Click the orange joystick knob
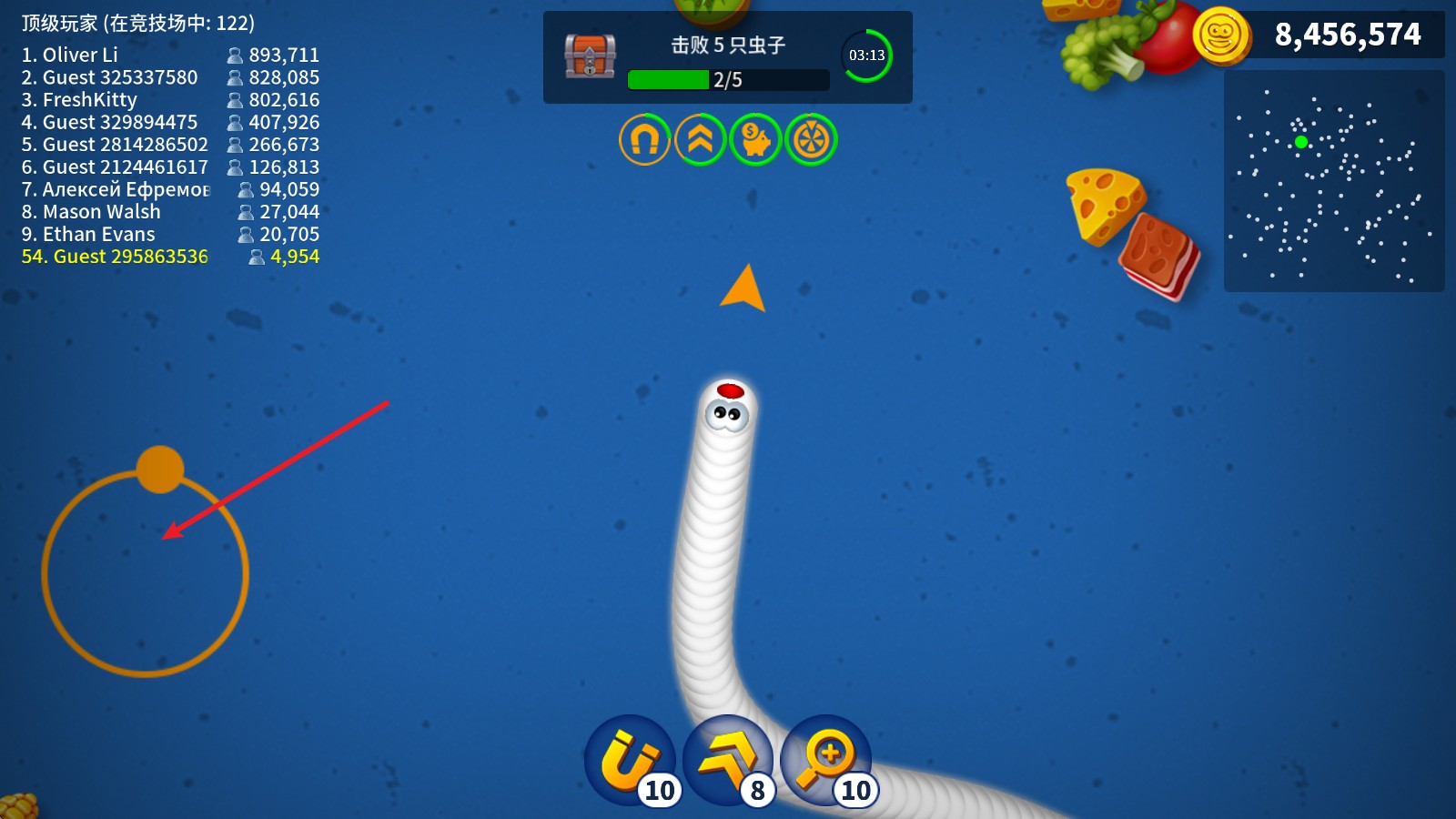The image size is (1456, 819). click(x=160, y=470)
